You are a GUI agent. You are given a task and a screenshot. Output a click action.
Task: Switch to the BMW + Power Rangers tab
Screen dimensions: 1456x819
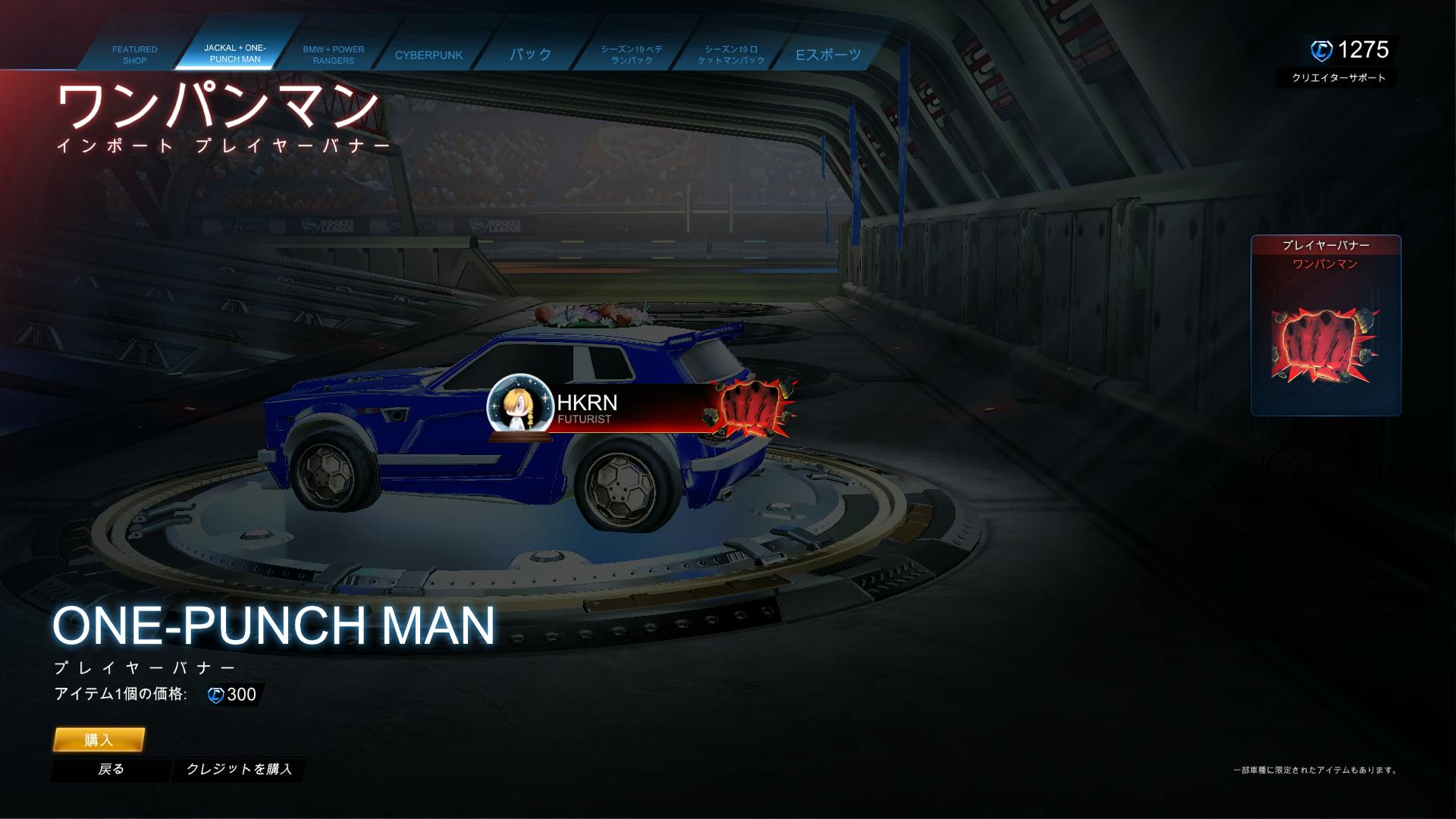pos(333,55)
